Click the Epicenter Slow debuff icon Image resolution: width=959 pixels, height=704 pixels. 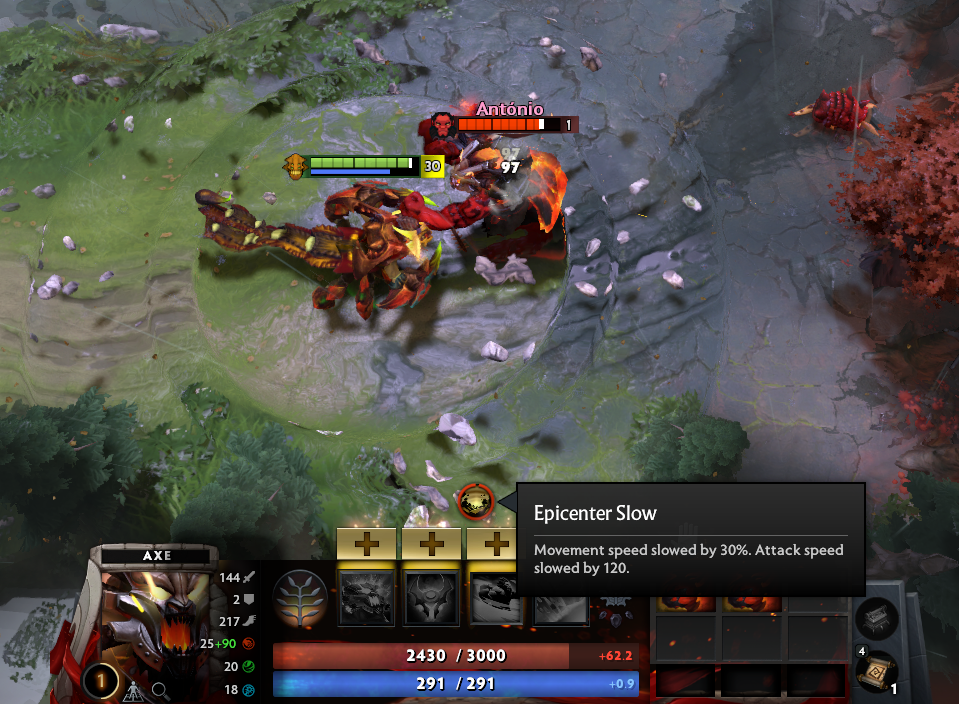(475, 501)
